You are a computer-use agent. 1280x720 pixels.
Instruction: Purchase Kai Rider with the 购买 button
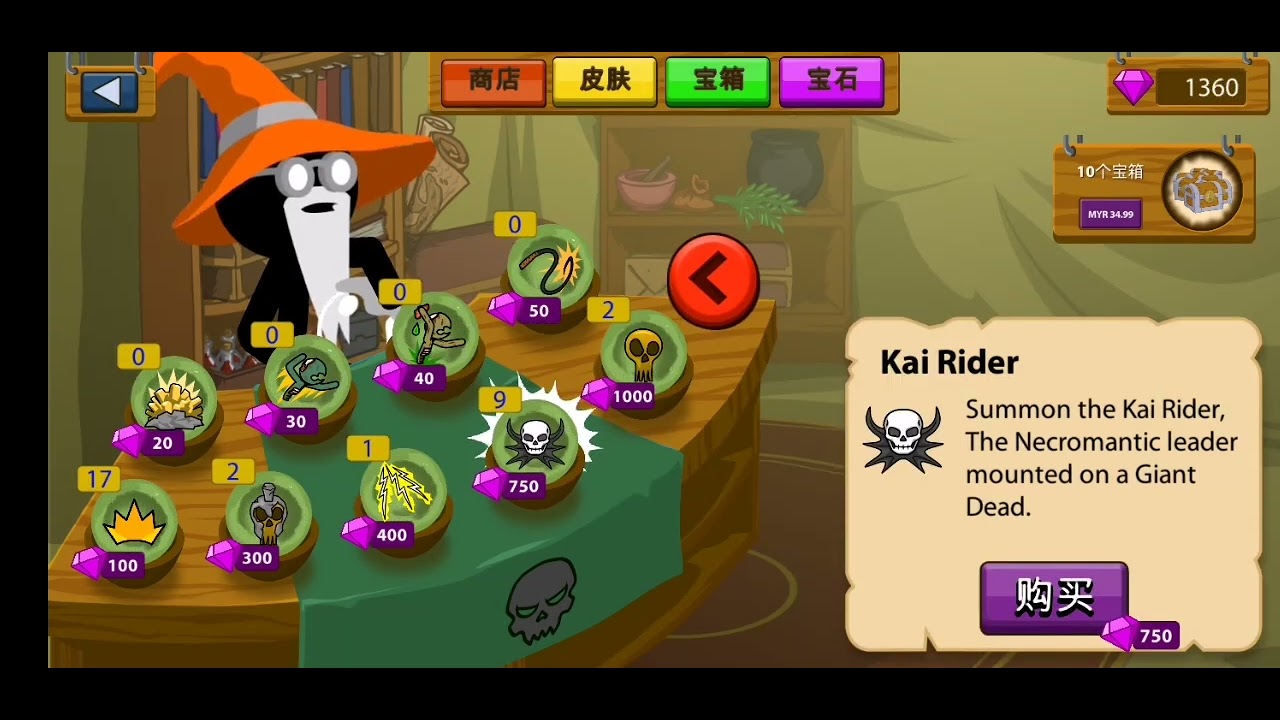1054,597
